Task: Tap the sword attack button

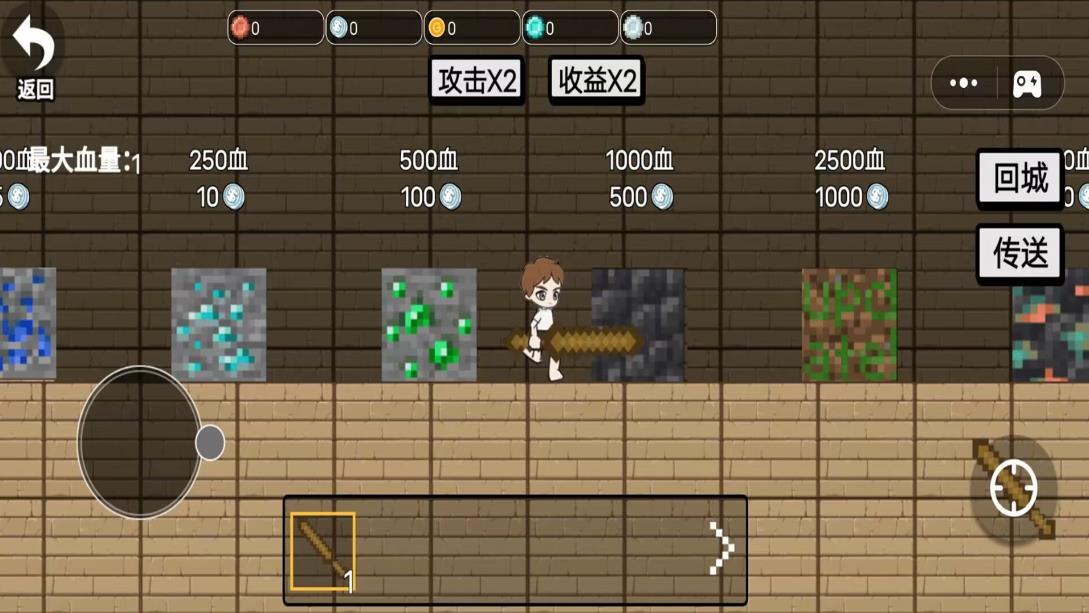Action: click(x=1013, y=489)
